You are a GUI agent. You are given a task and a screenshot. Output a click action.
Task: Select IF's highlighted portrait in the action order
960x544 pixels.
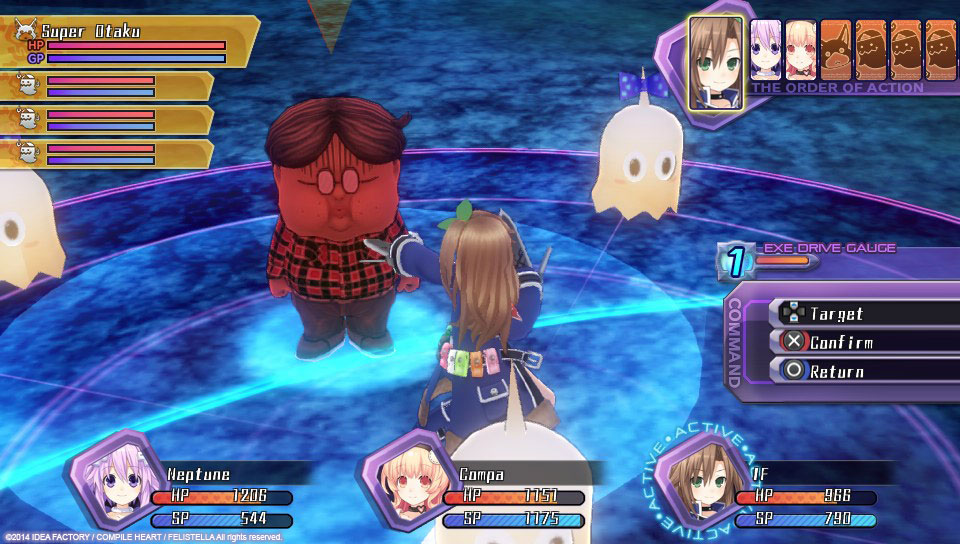click(716, 61)
